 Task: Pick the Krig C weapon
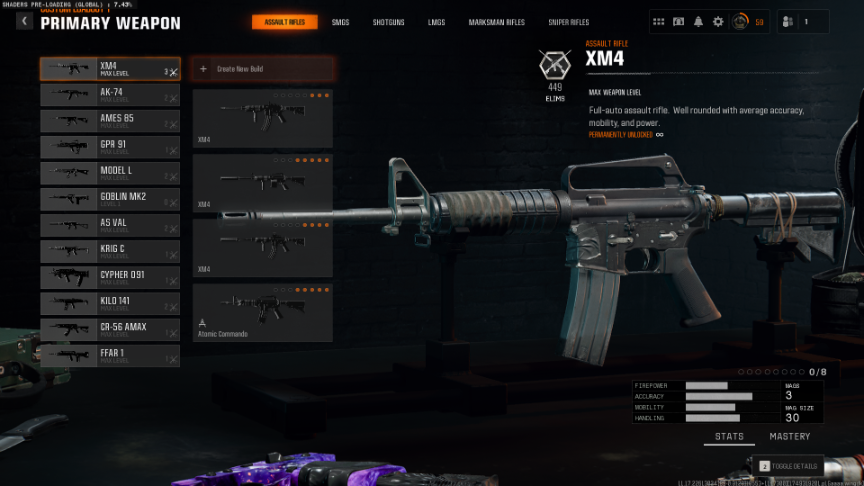click(x=110, y=251)
